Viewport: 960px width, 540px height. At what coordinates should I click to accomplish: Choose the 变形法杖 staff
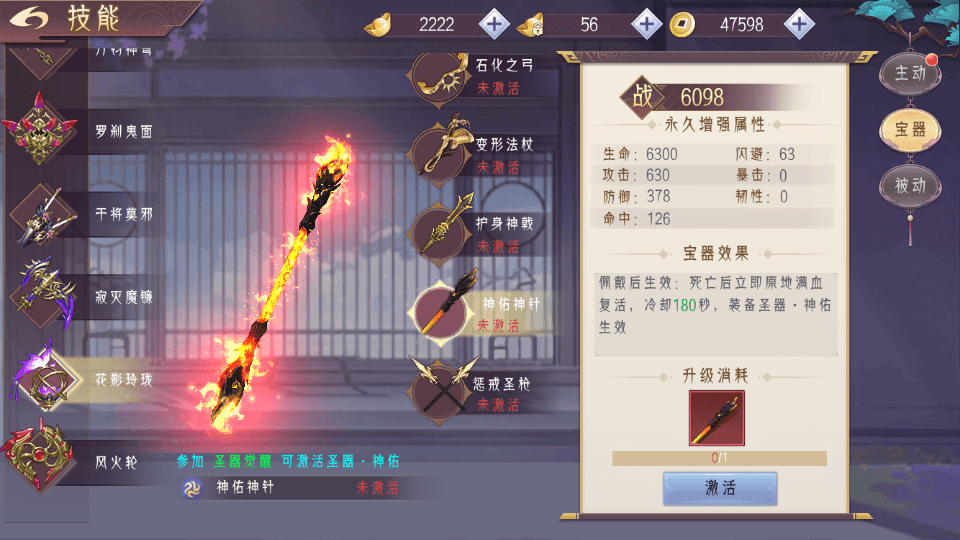point(480,153)
